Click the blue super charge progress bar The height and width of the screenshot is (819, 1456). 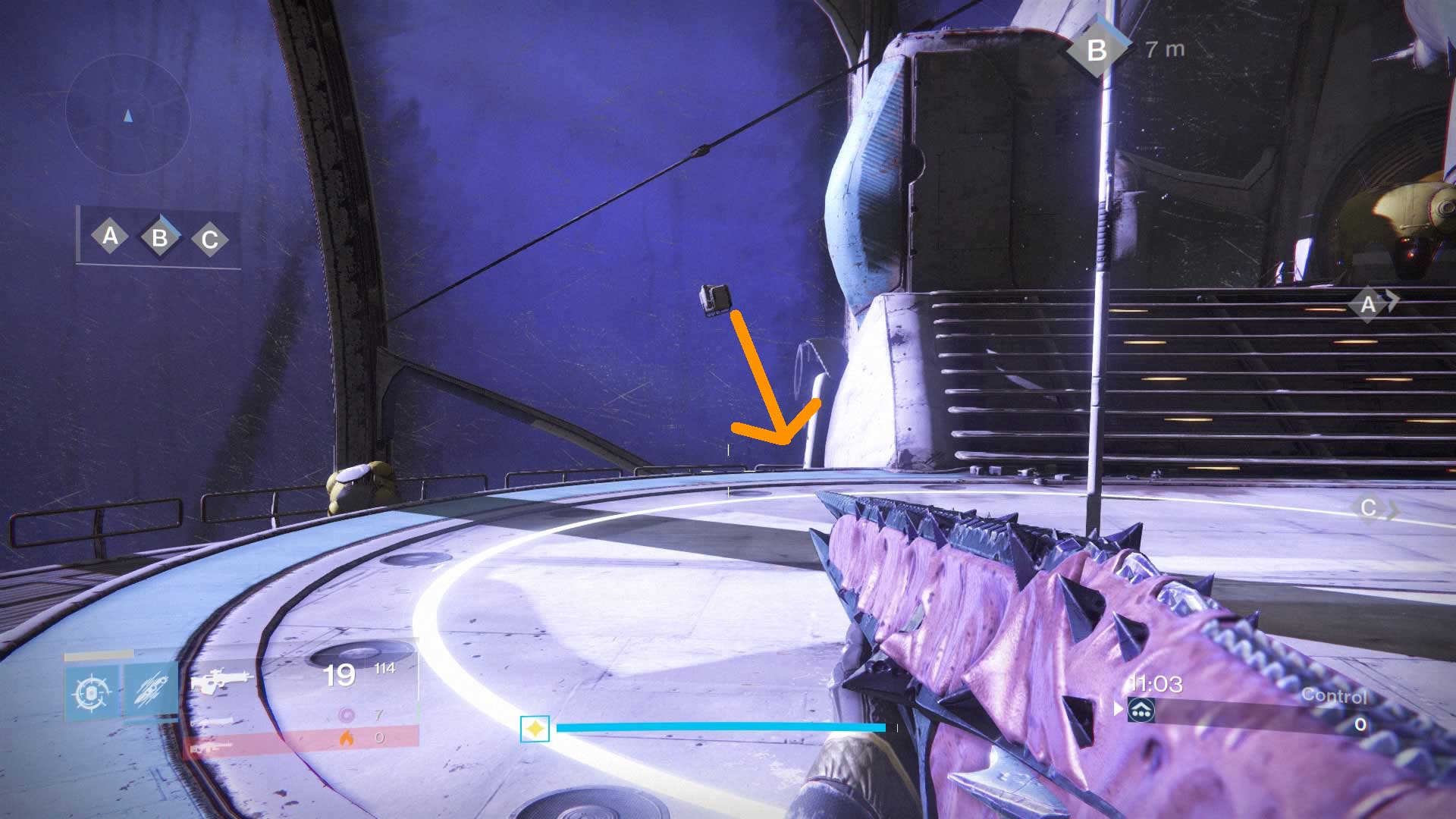point(720,726)
